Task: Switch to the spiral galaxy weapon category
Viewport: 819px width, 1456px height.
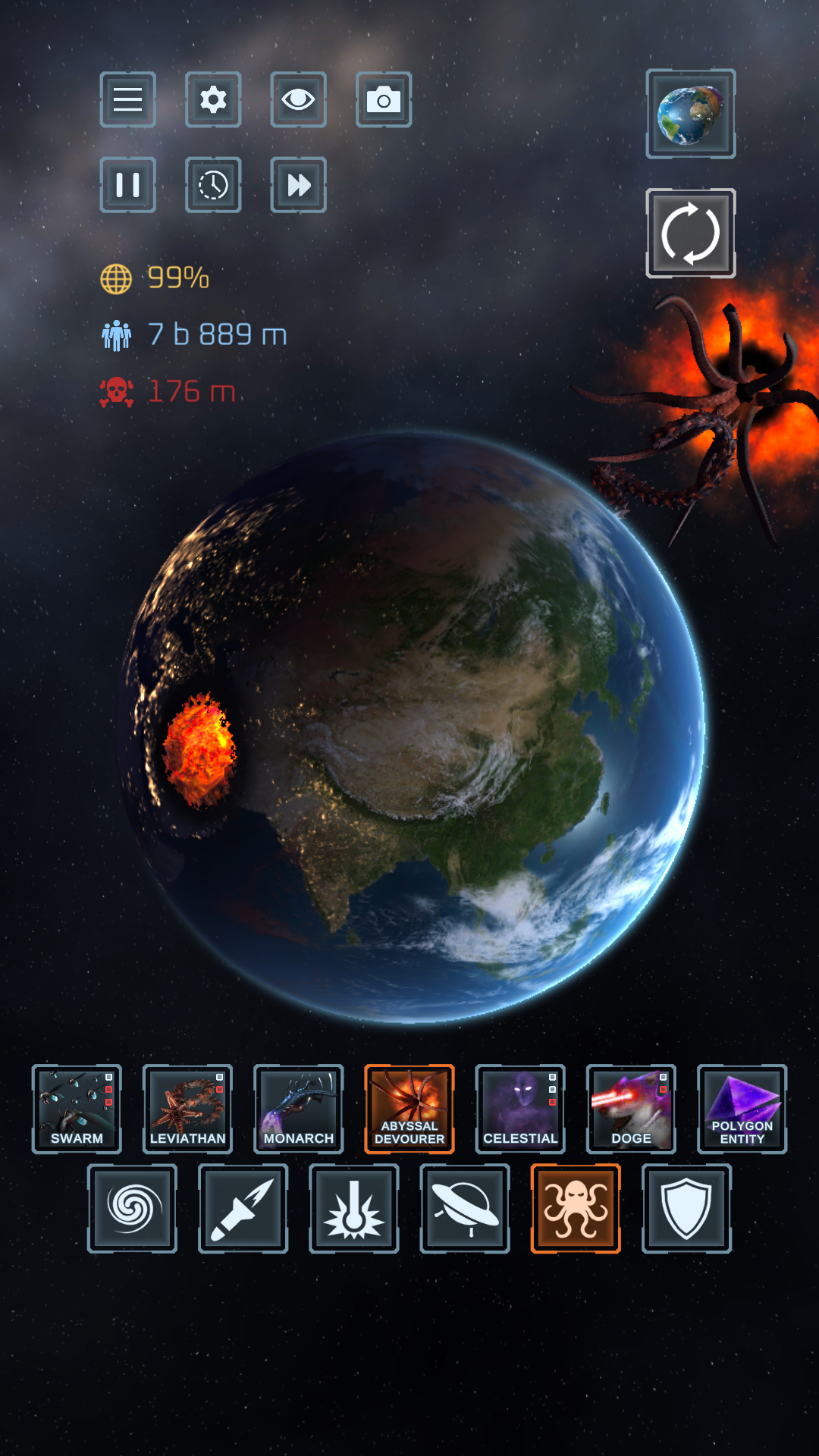Action: click(x=132, y=1208)
